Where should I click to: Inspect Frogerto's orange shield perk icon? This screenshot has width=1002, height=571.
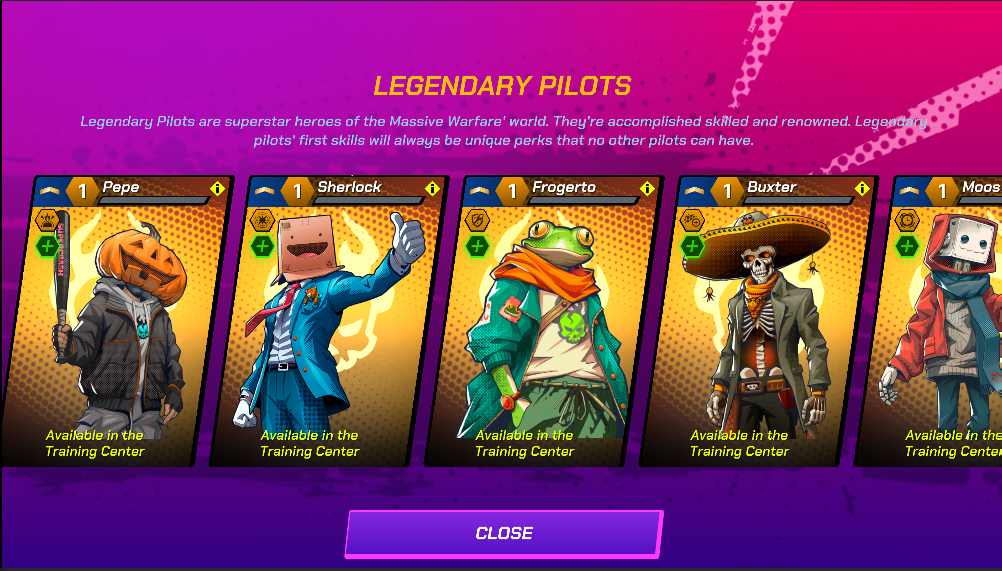(476, 220)
